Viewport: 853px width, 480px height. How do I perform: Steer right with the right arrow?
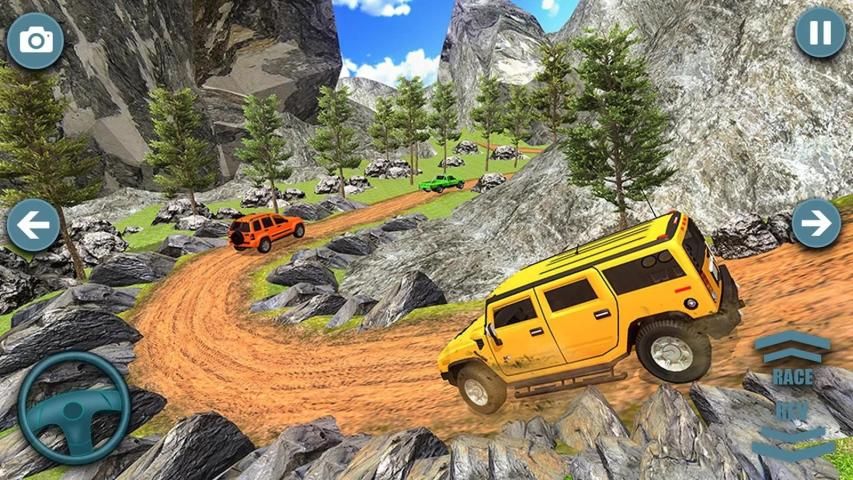[x=816, y=223]
